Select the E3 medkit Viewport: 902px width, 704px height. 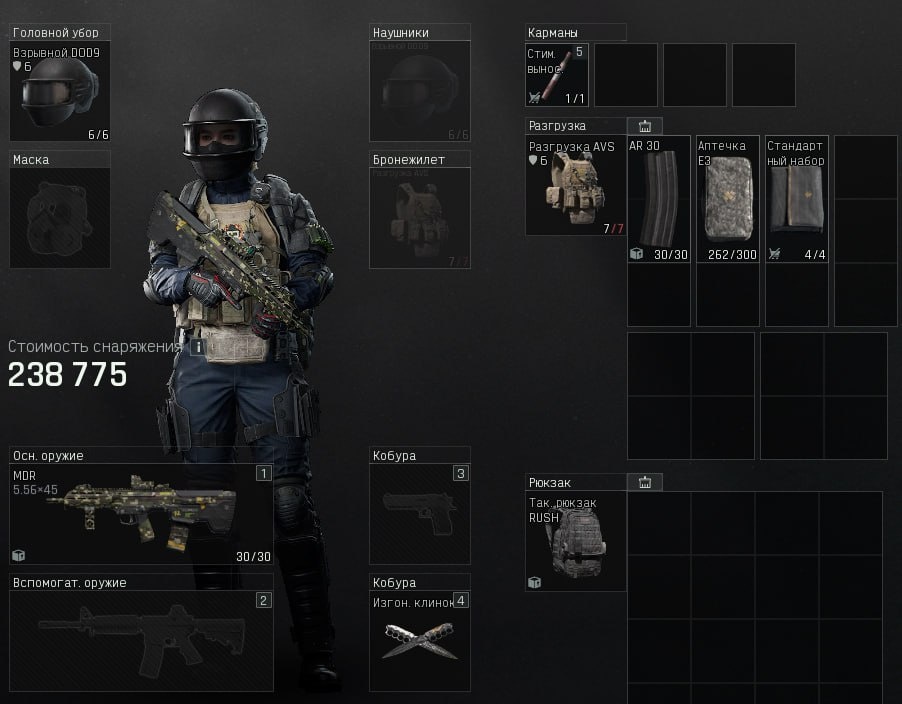(x=727, y=200)
